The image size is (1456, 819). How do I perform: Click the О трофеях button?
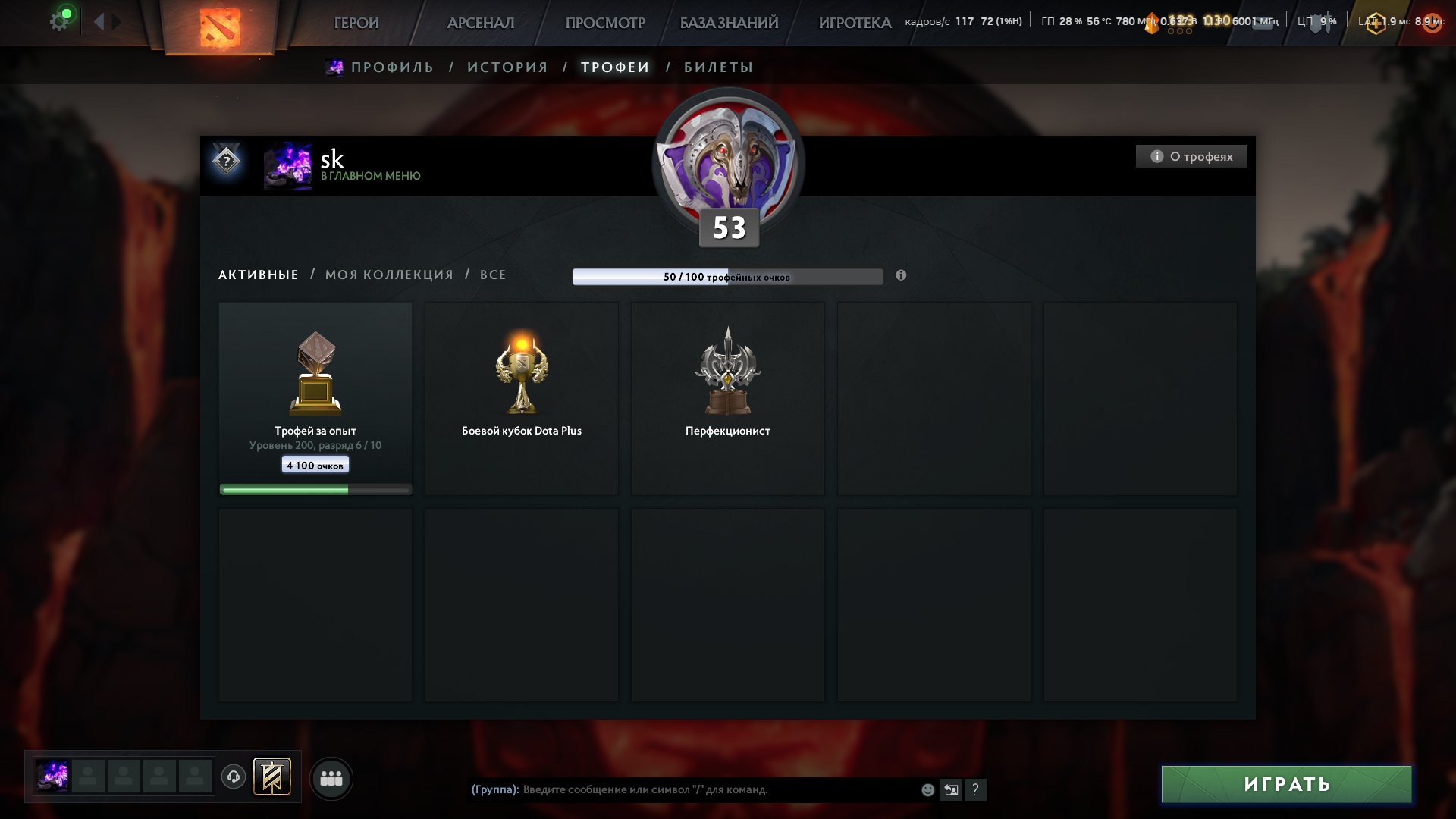point(1191,156)
